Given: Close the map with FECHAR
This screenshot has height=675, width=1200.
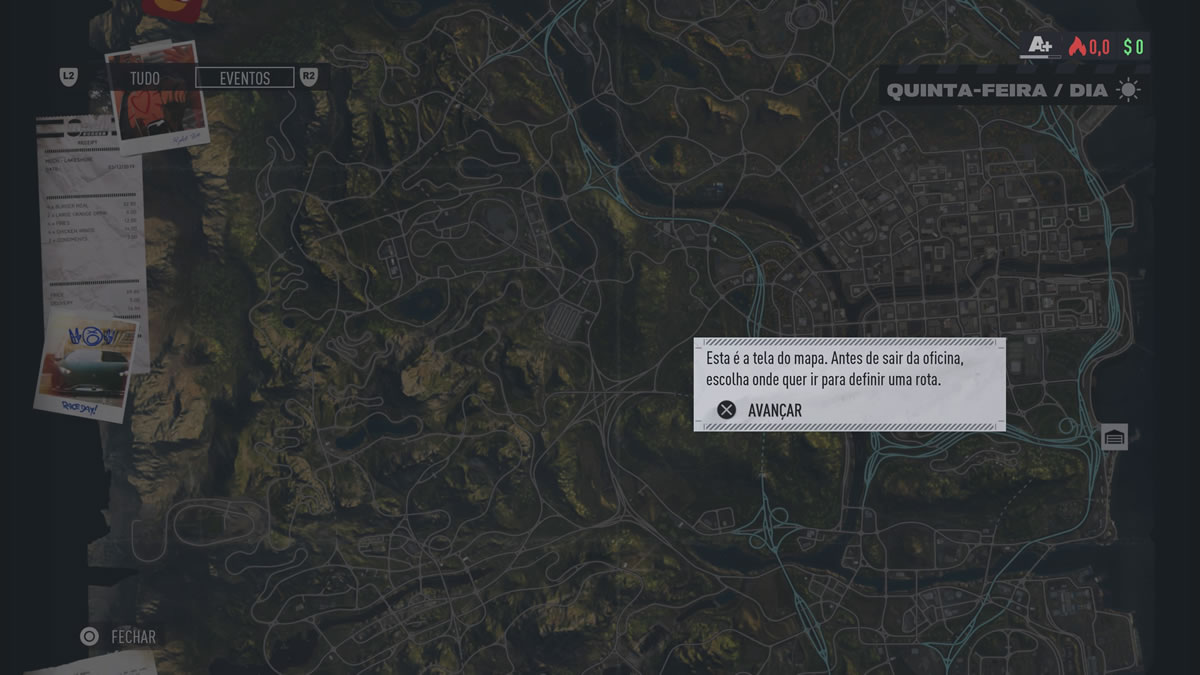Looking at the screenshot, I should [x=119, y=636].
